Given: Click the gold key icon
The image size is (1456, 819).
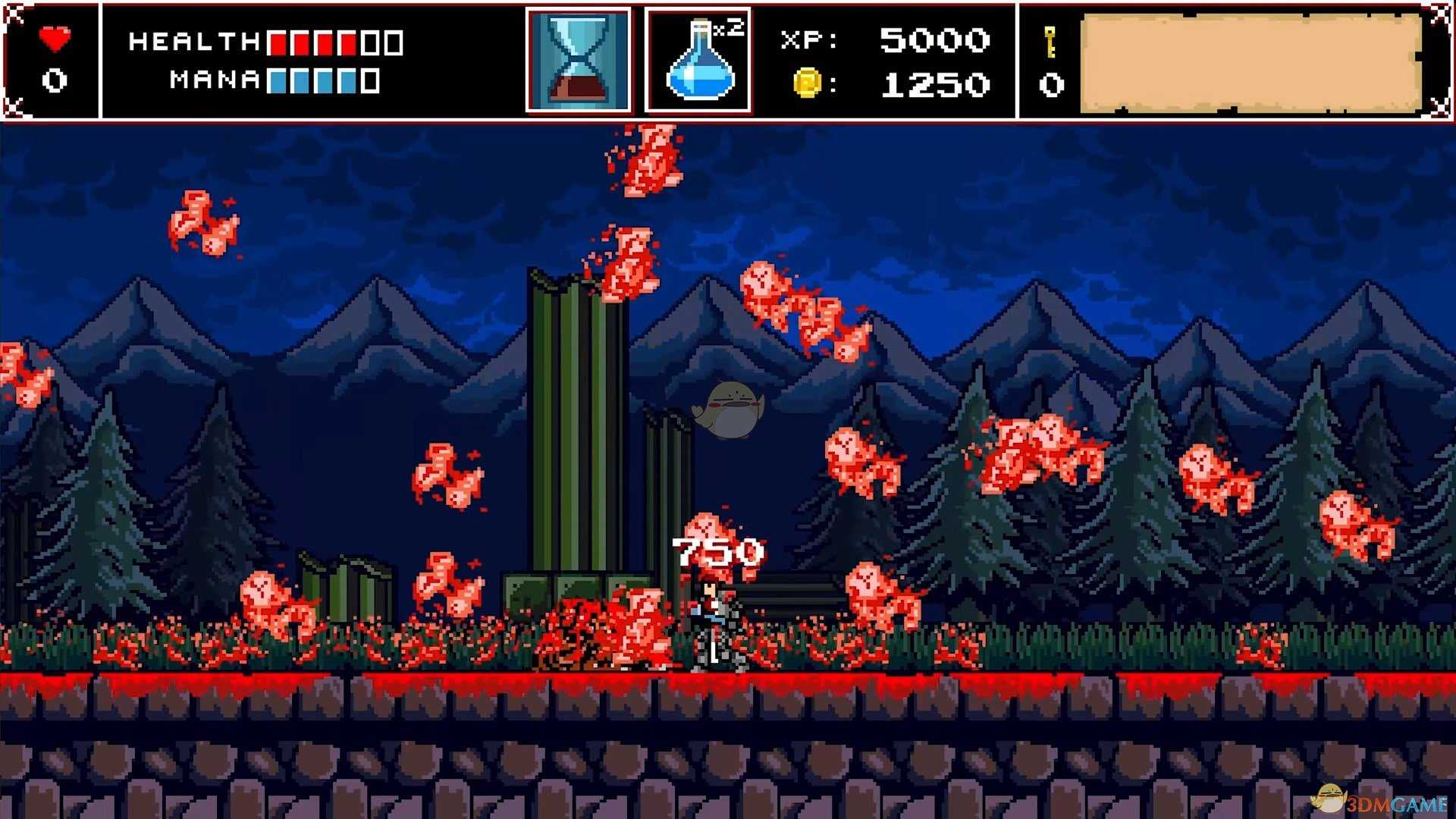Looking at the screenshot, I should click(x=1050, y=42).
